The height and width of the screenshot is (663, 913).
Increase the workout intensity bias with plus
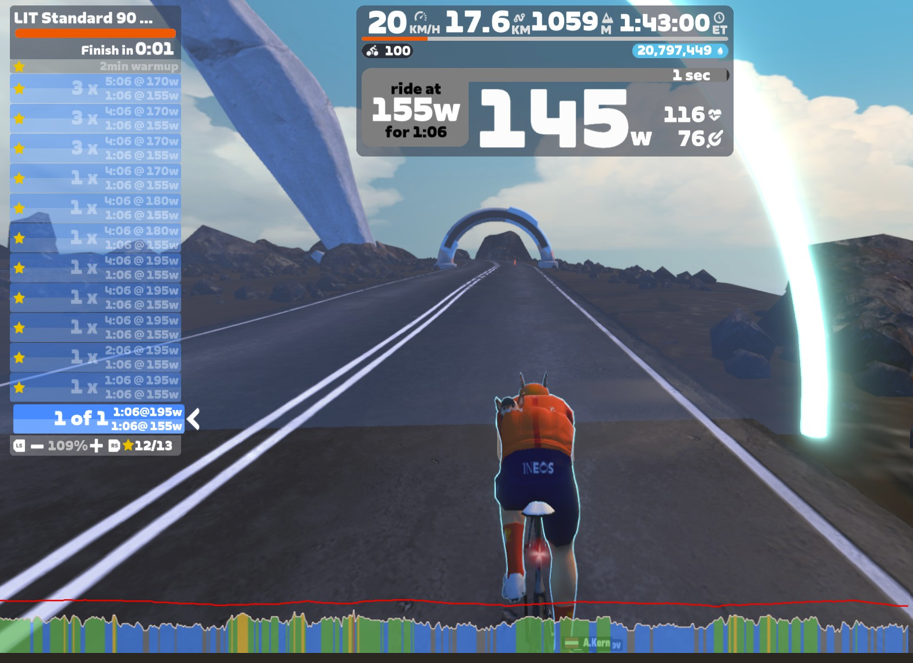pyautogui.click(x=96, y=446)
